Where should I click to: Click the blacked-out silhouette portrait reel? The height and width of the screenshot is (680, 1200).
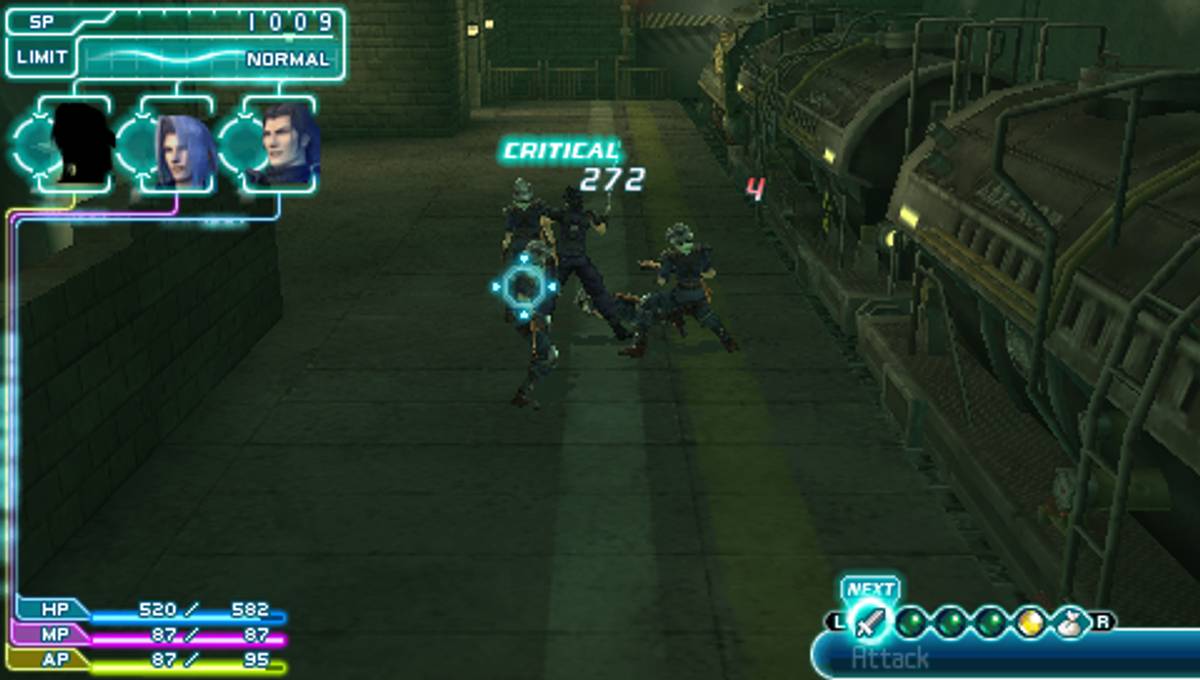tap(80, 146)
